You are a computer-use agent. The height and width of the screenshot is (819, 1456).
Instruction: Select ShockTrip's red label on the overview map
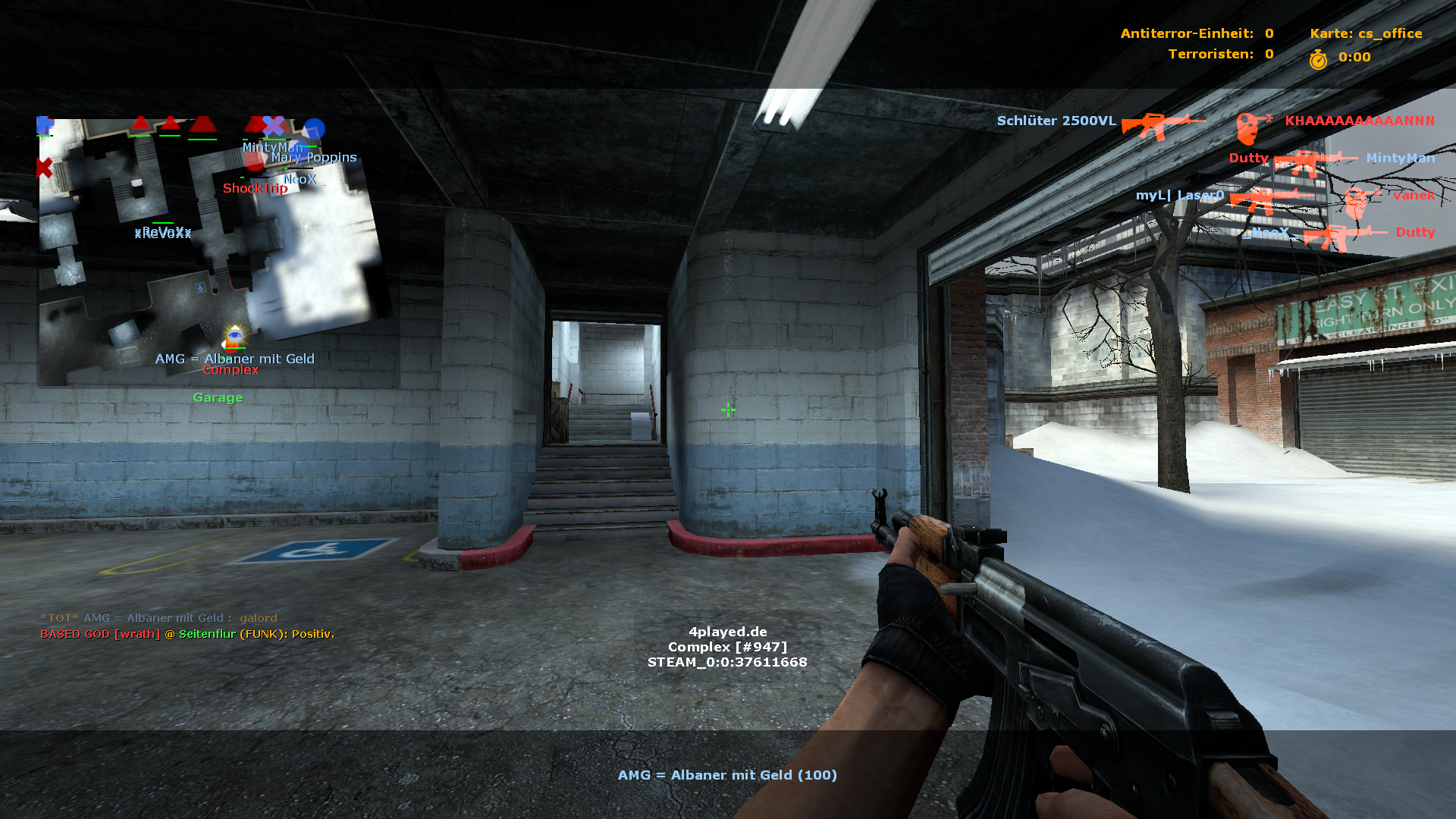pyautogui.click(x=255, y=188)
